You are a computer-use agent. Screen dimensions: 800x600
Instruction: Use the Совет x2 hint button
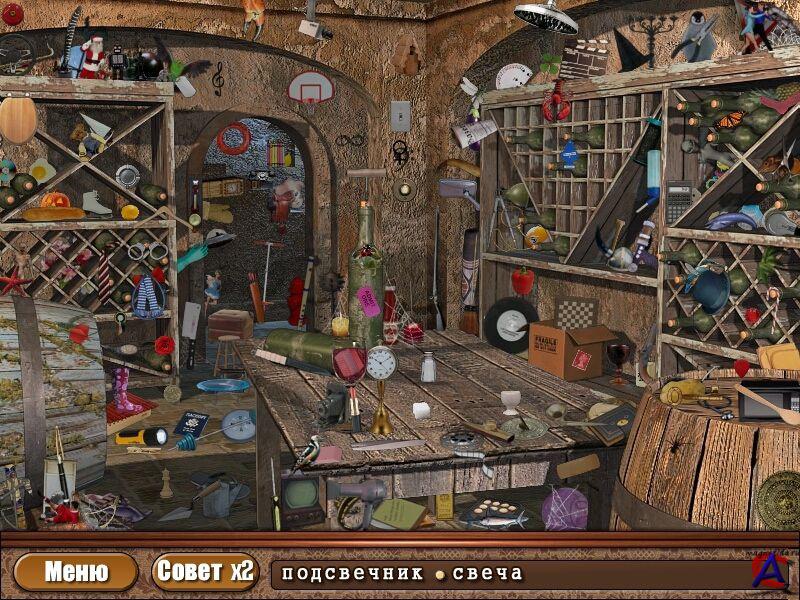point(205,572)
